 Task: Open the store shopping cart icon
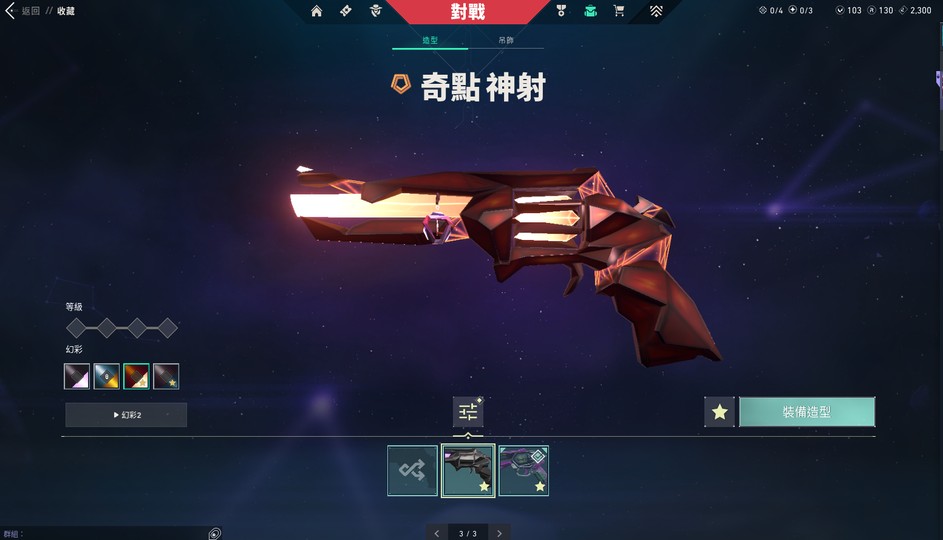[619, 11]
